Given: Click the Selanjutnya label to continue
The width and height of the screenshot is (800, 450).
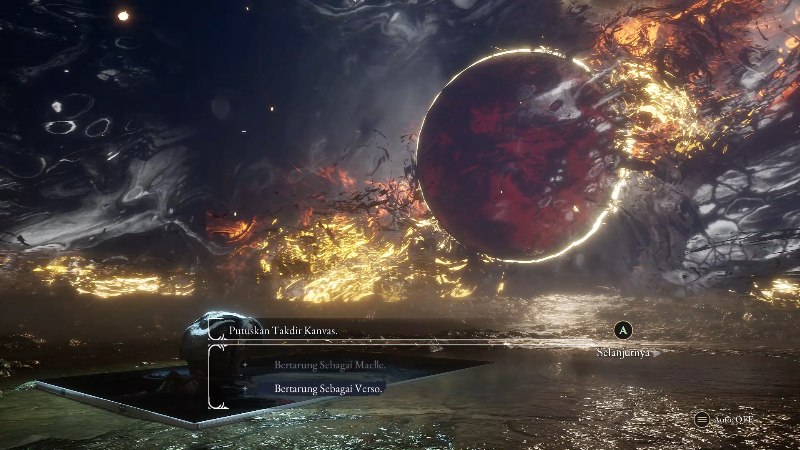Looking at the screenshot, I should click(623, 352).
